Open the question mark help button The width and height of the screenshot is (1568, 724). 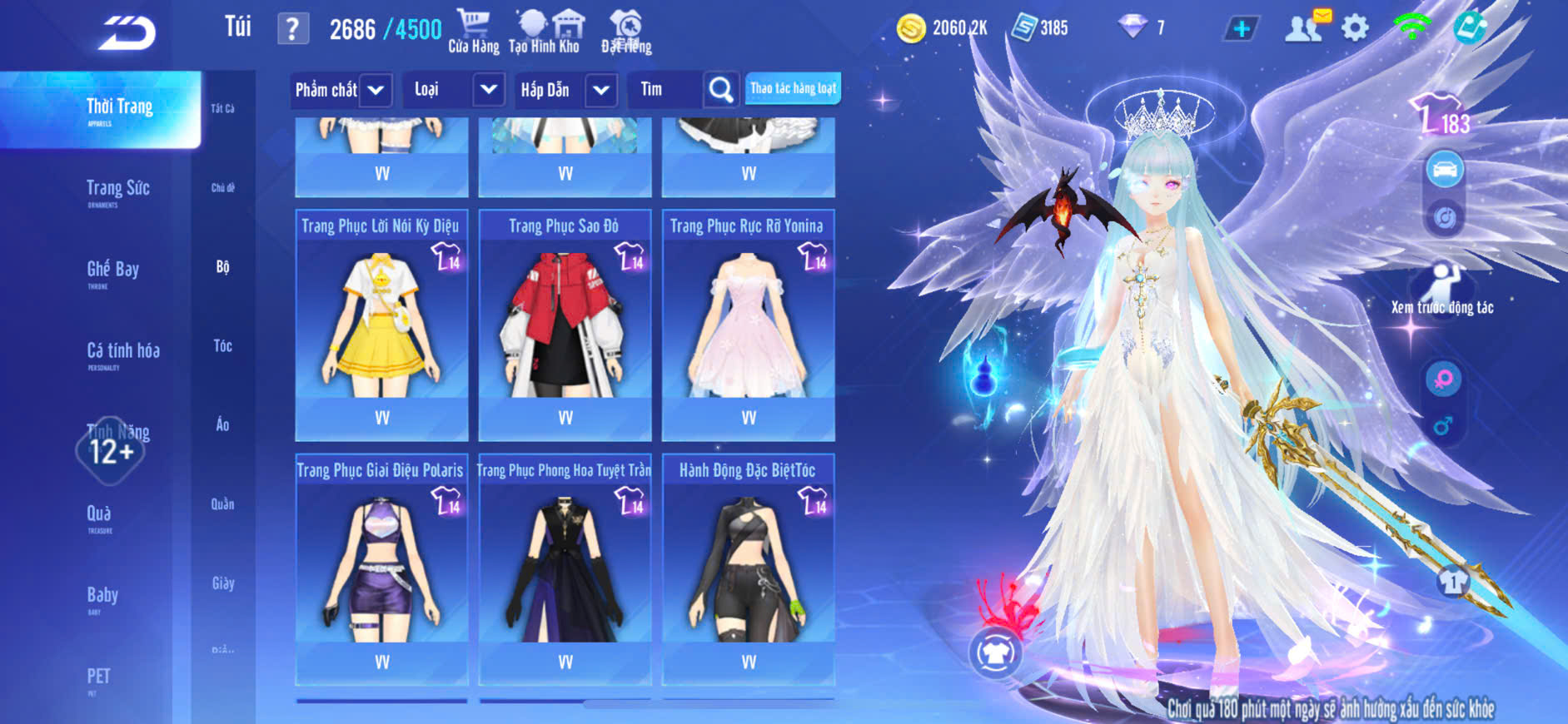(x=292, y=29)
